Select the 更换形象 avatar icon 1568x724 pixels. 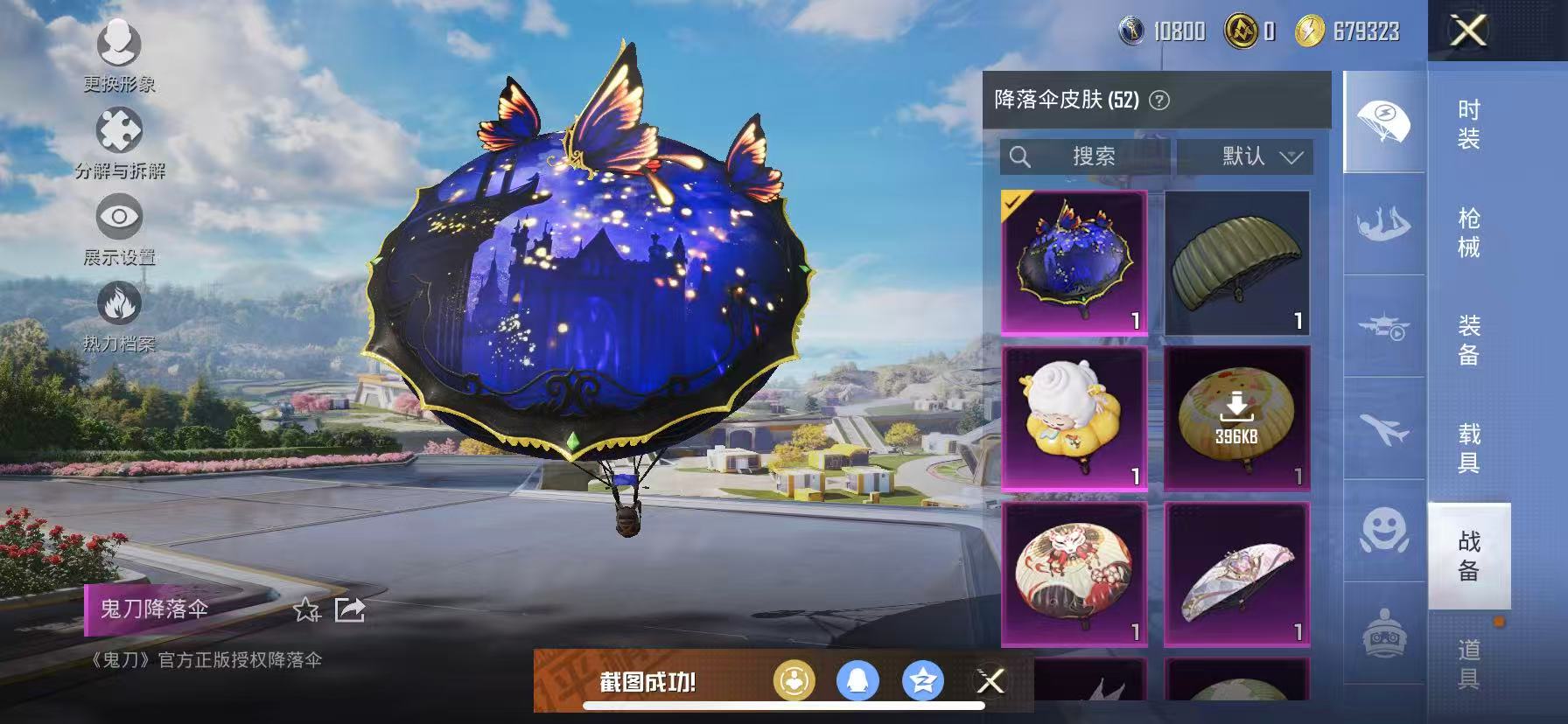click(x=120, y=45)
